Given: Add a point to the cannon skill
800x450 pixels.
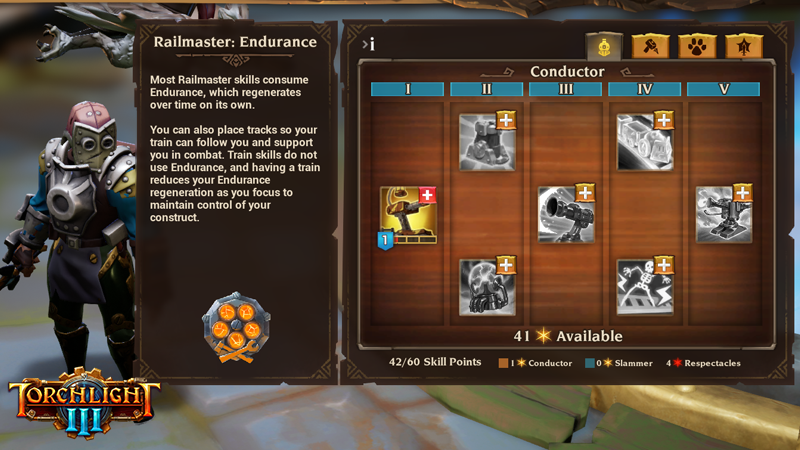Looking at the screenshot, I should click(585, 193).
